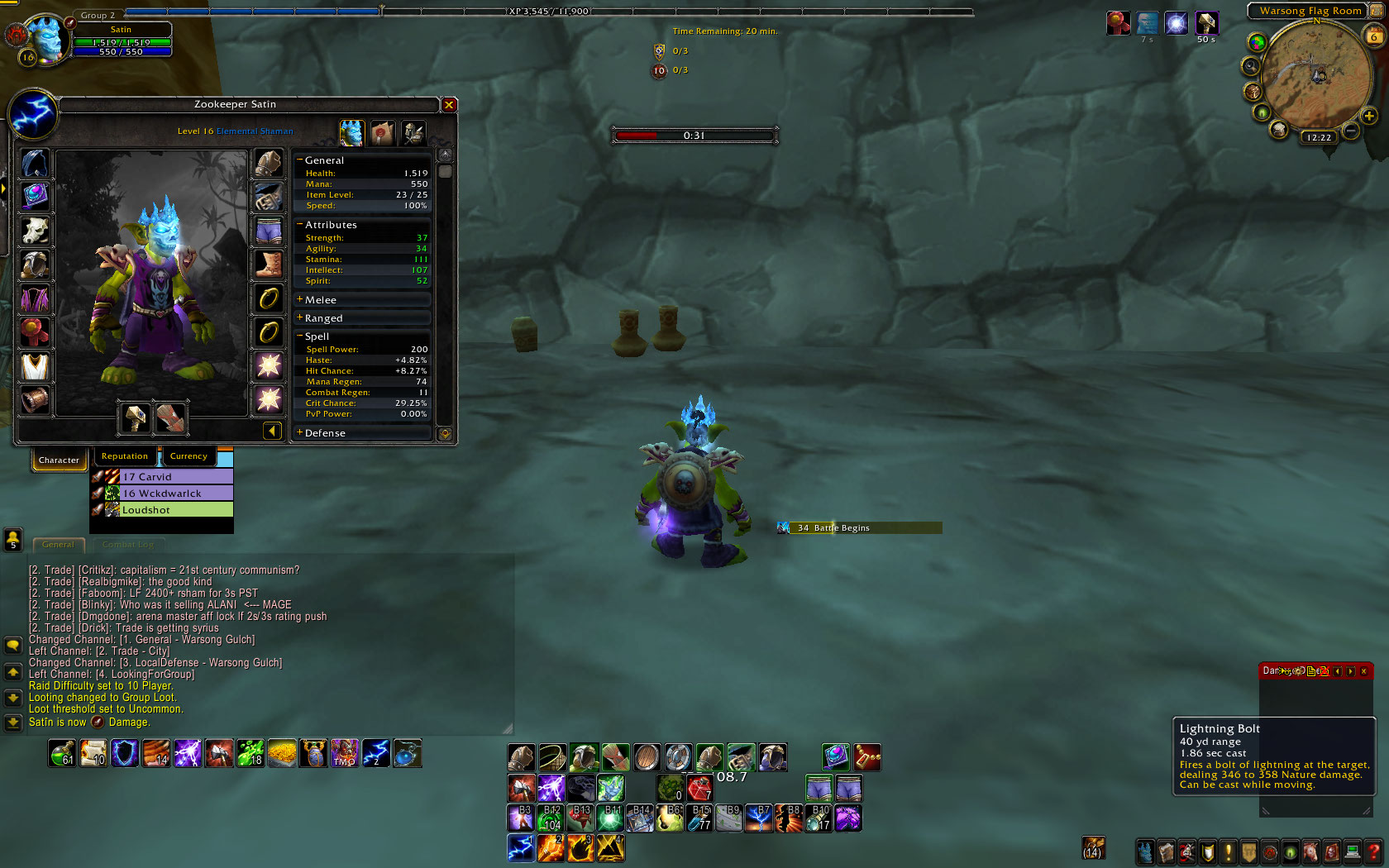1389x868 pixels.
Task: Select the boots equipment slot
Action: tap(269, 265)
